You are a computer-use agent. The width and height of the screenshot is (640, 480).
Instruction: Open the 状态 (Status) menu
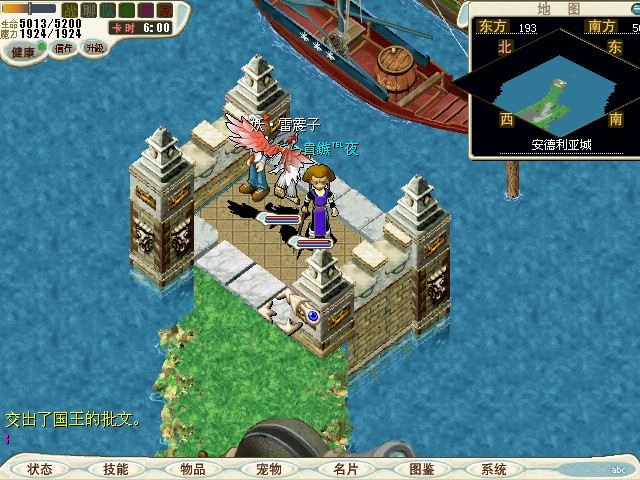coord(40,469)
